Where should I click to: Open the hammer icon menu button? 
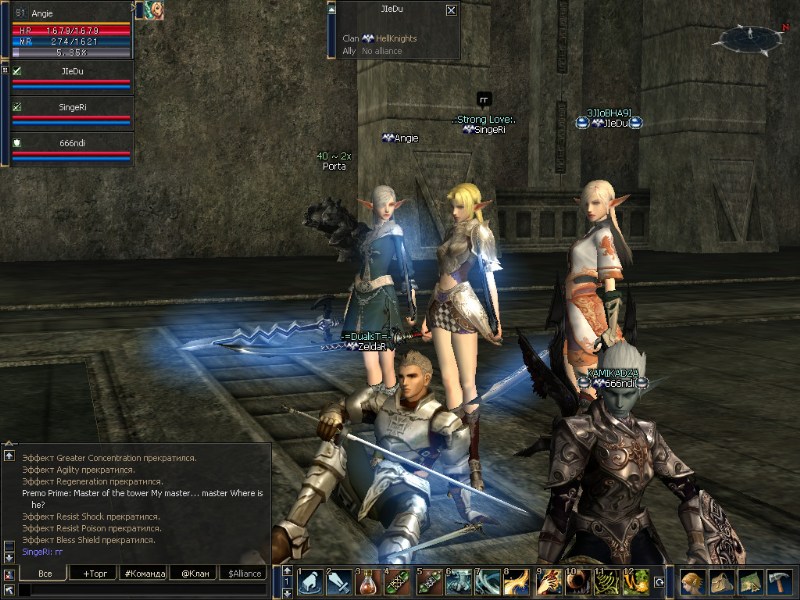pos(780,581)
